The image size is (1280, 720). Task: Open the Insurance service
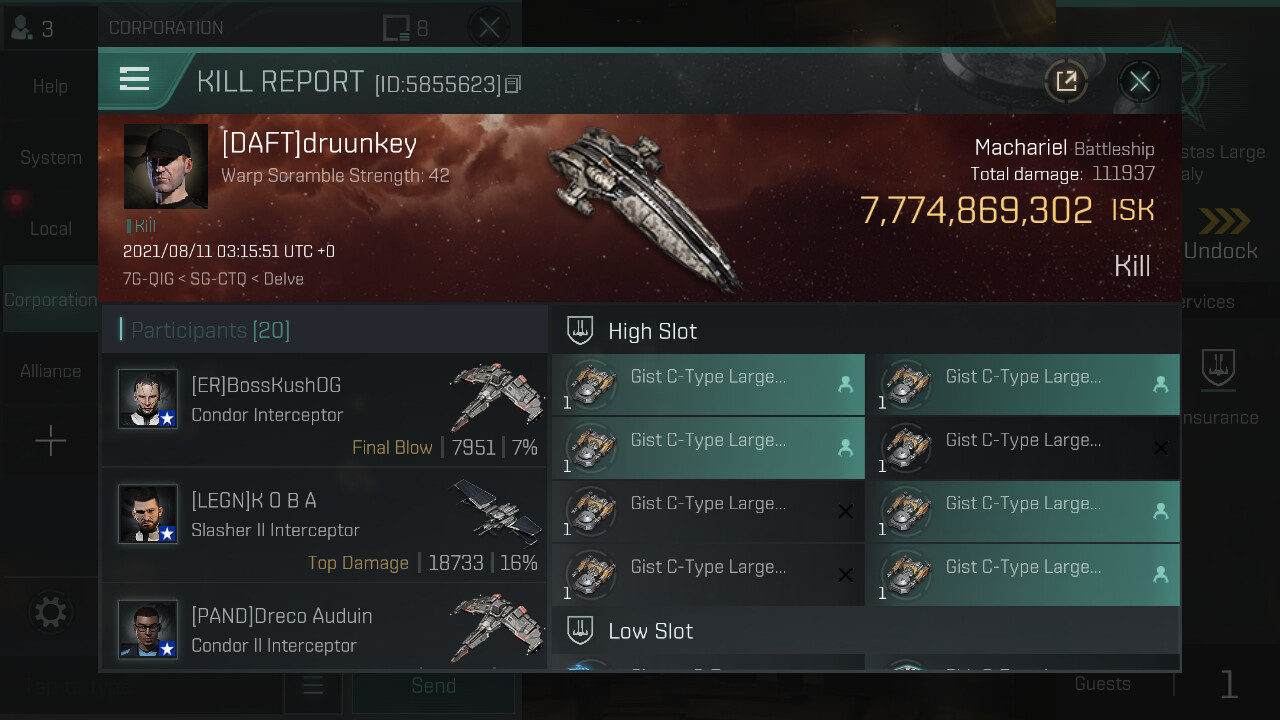[x=1218, y=388]
